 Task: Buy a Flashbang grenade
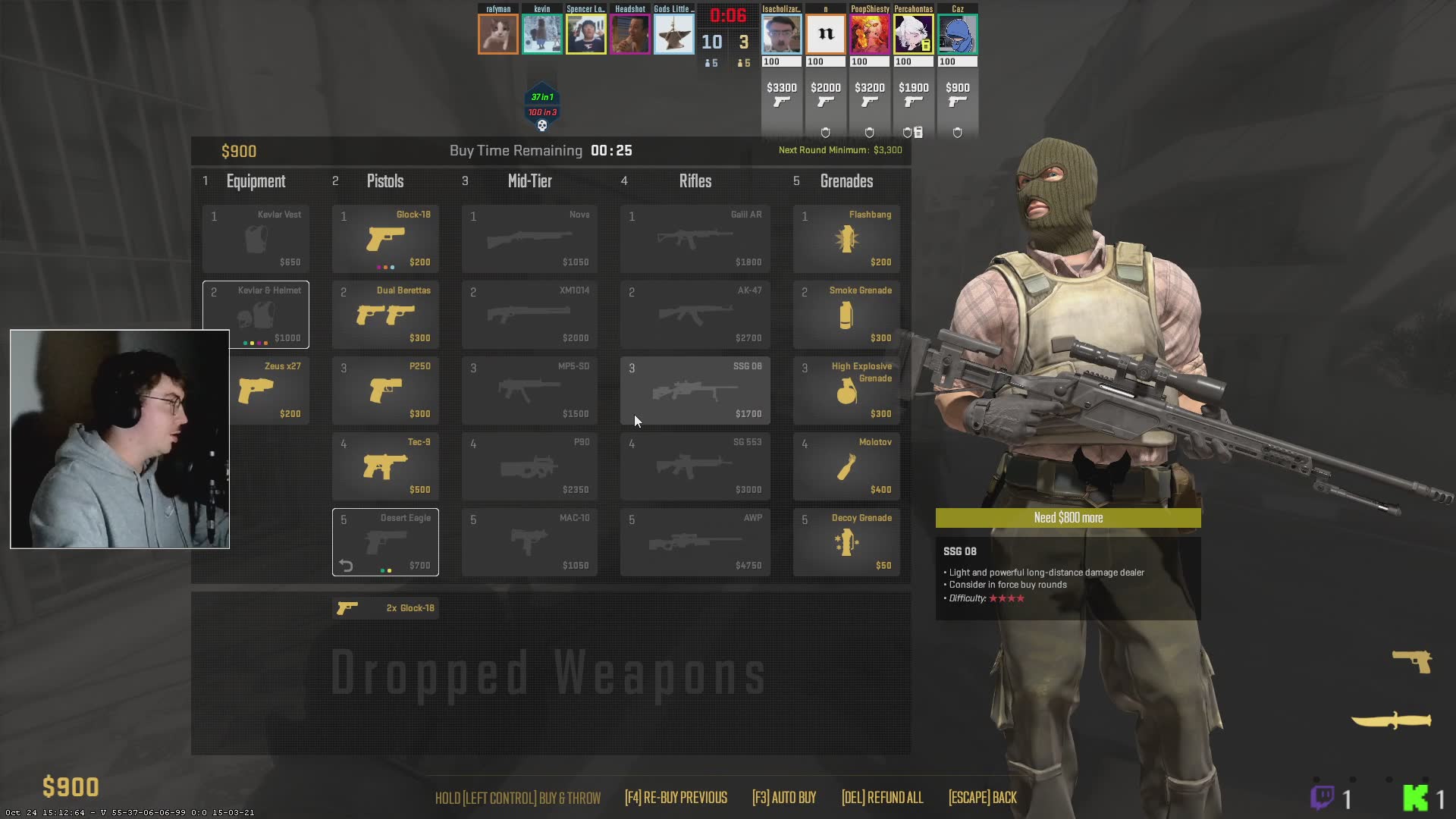846,239
